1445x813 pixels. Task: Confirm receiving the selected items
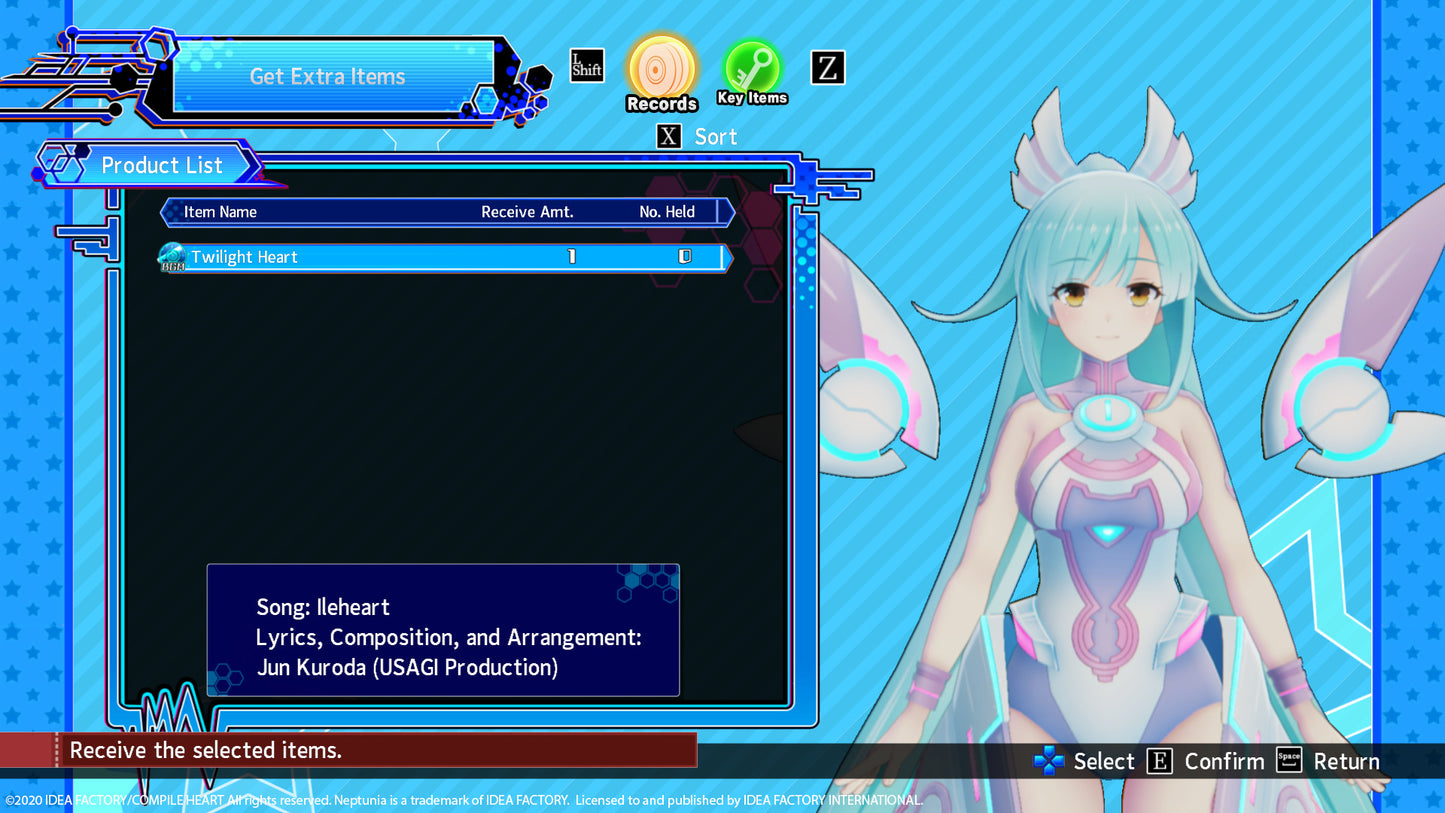1159,761
